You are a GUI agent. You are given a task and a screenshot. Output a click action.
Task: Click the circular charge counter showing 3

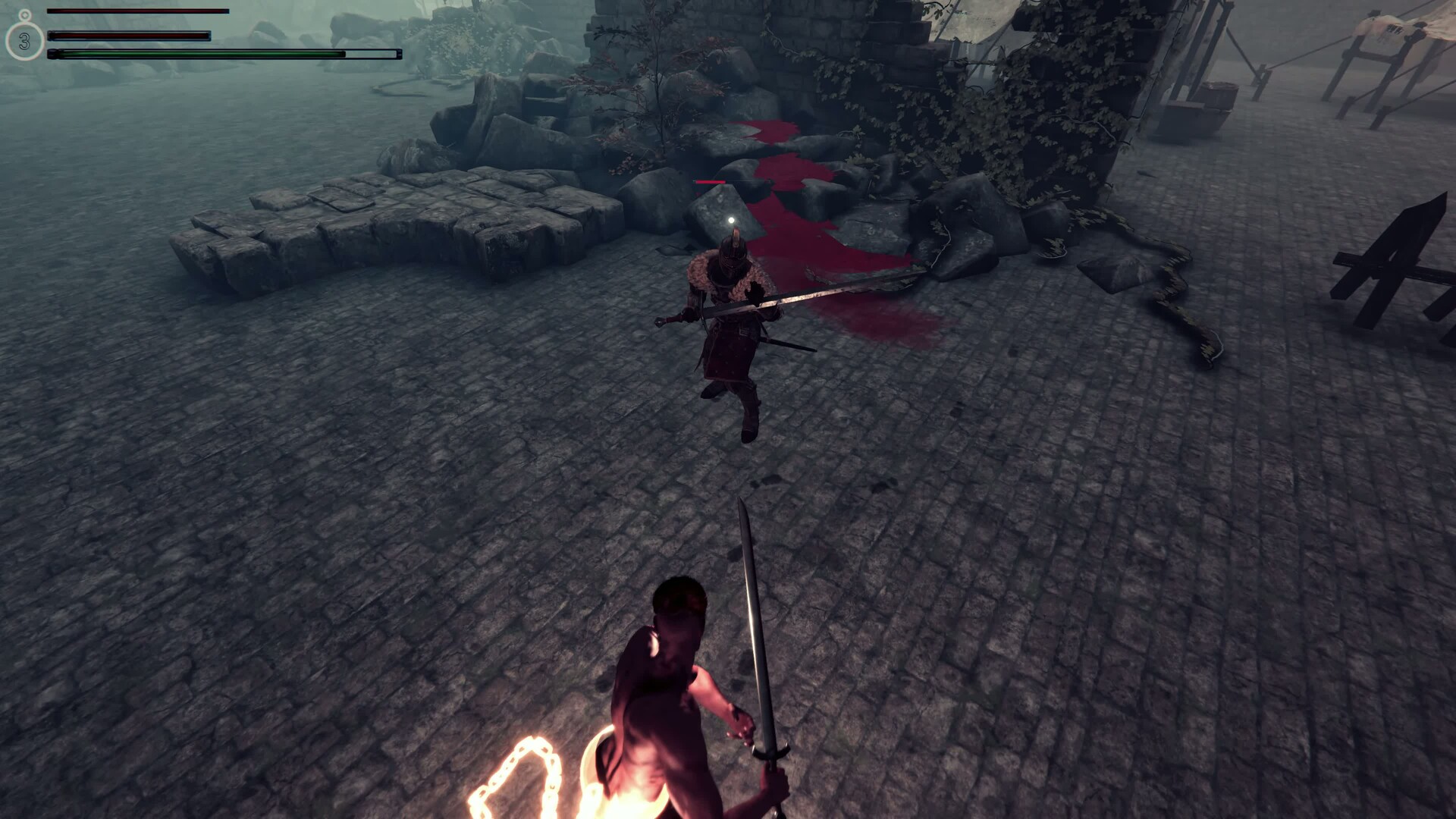click(x=25, y=42)
